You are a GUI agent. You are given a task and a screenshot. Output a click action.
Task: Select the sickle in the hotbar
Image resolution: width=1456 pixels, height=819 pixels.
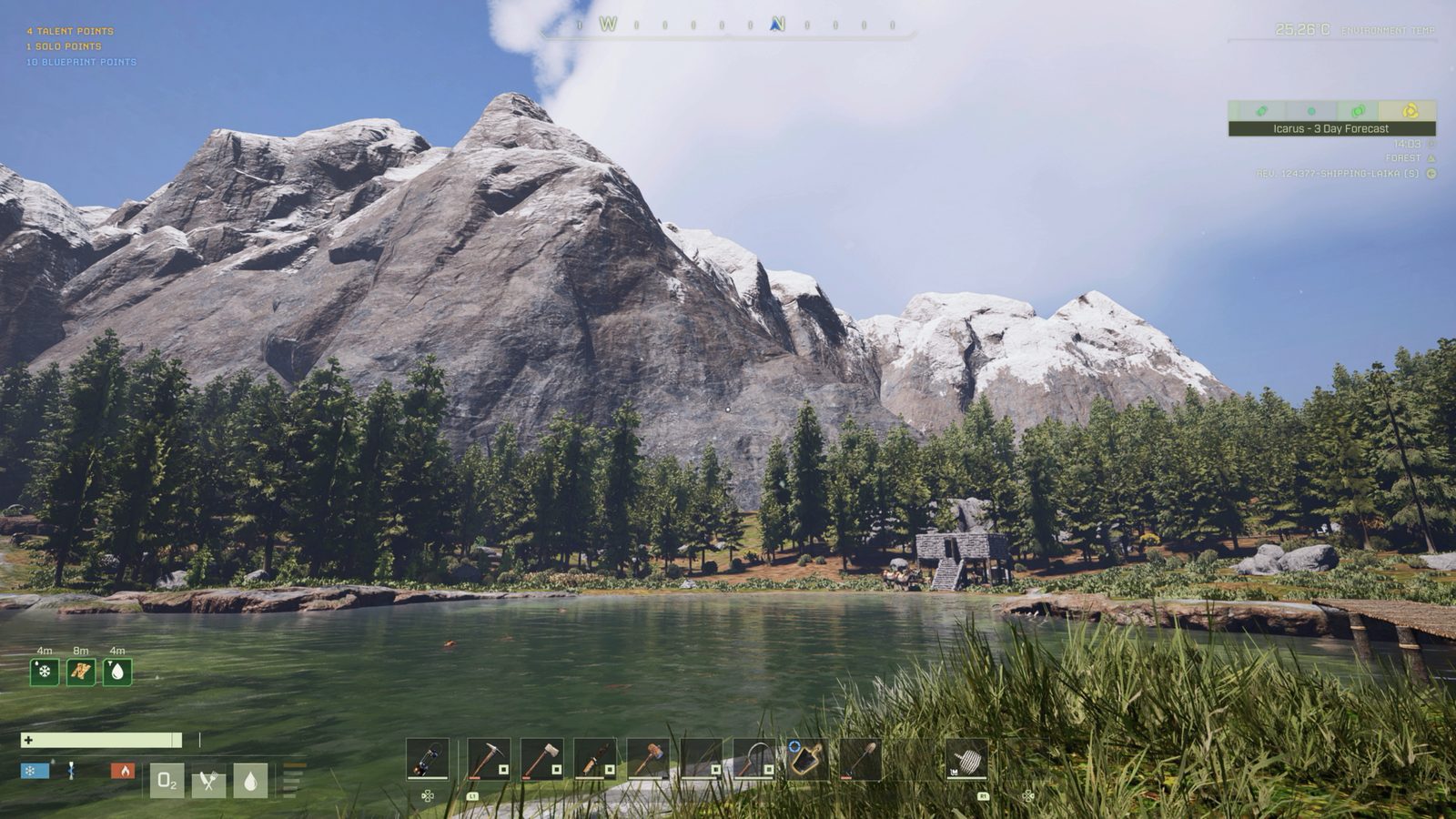coord(753,760)
